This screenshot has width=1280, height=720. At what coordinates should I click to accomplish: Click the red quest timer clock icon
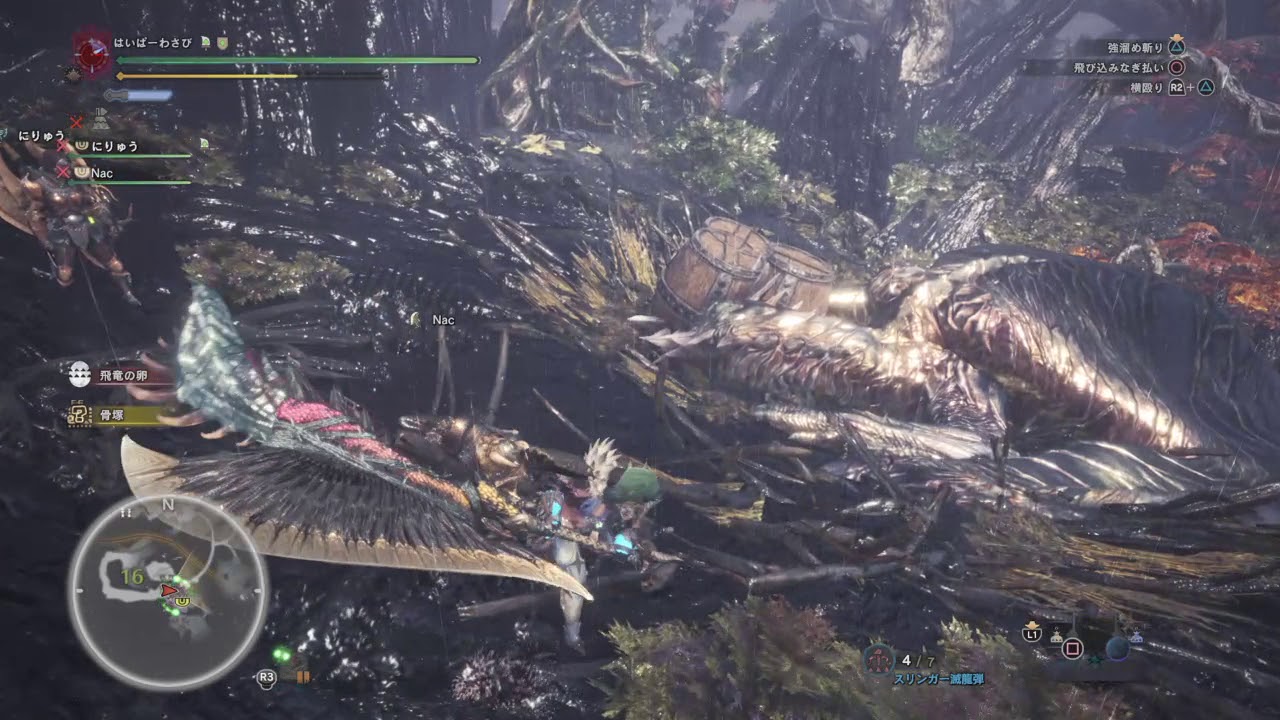(x=91, y=53)
